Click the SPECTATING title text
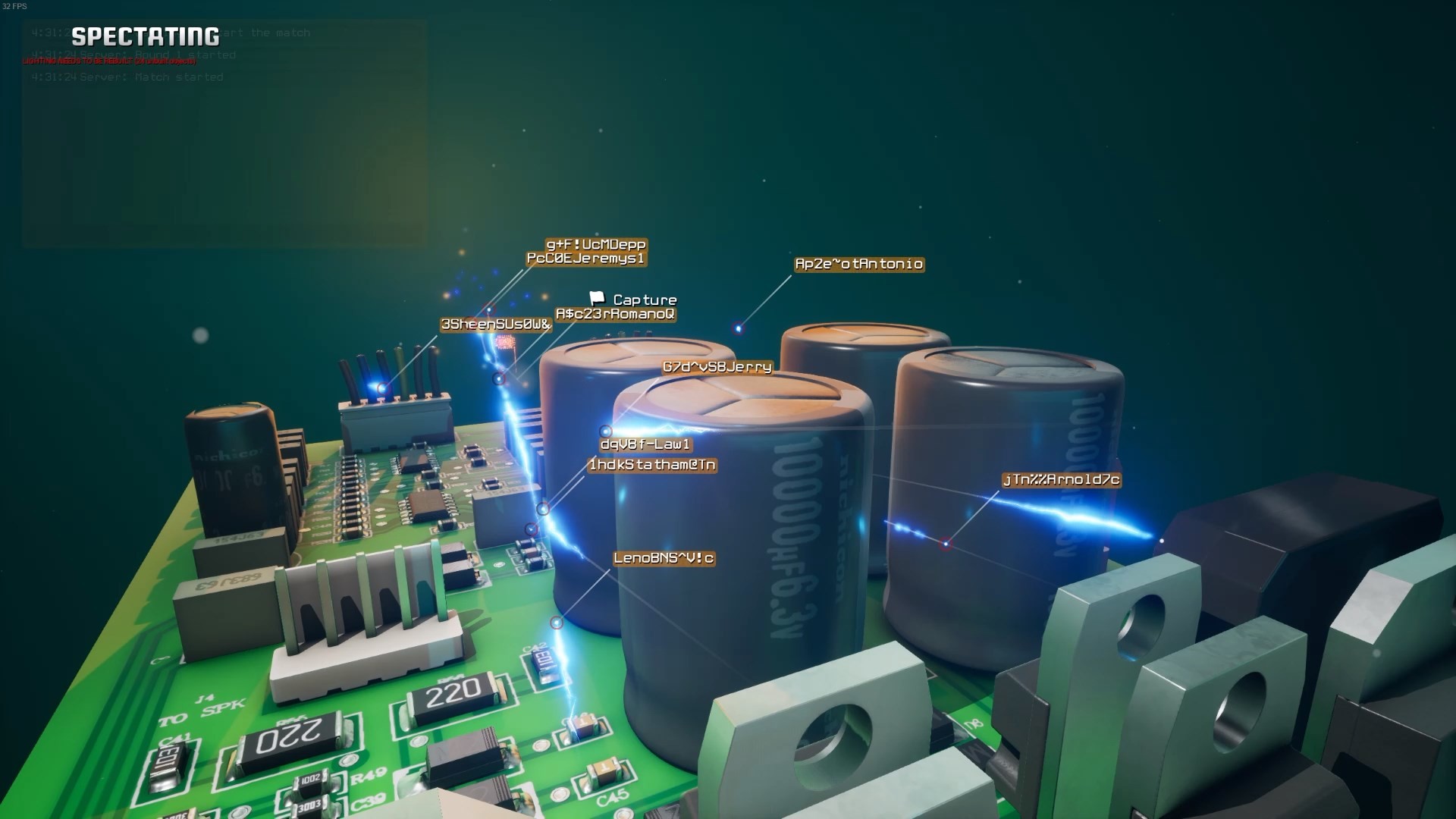Screen dimensions: 1456x819 click(144, 34)
